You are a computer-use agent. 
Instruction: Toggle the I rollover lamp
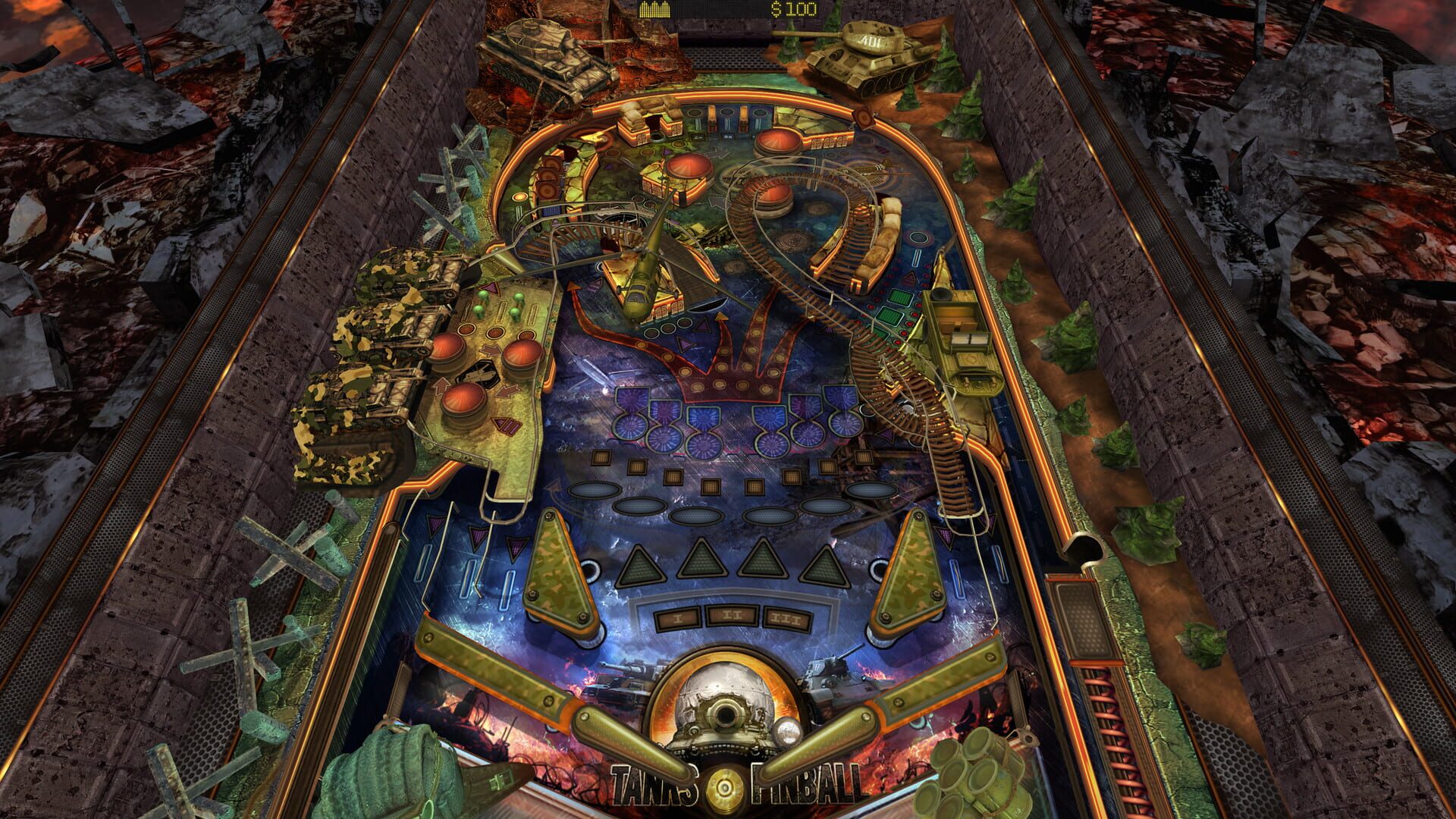[679, 619]
